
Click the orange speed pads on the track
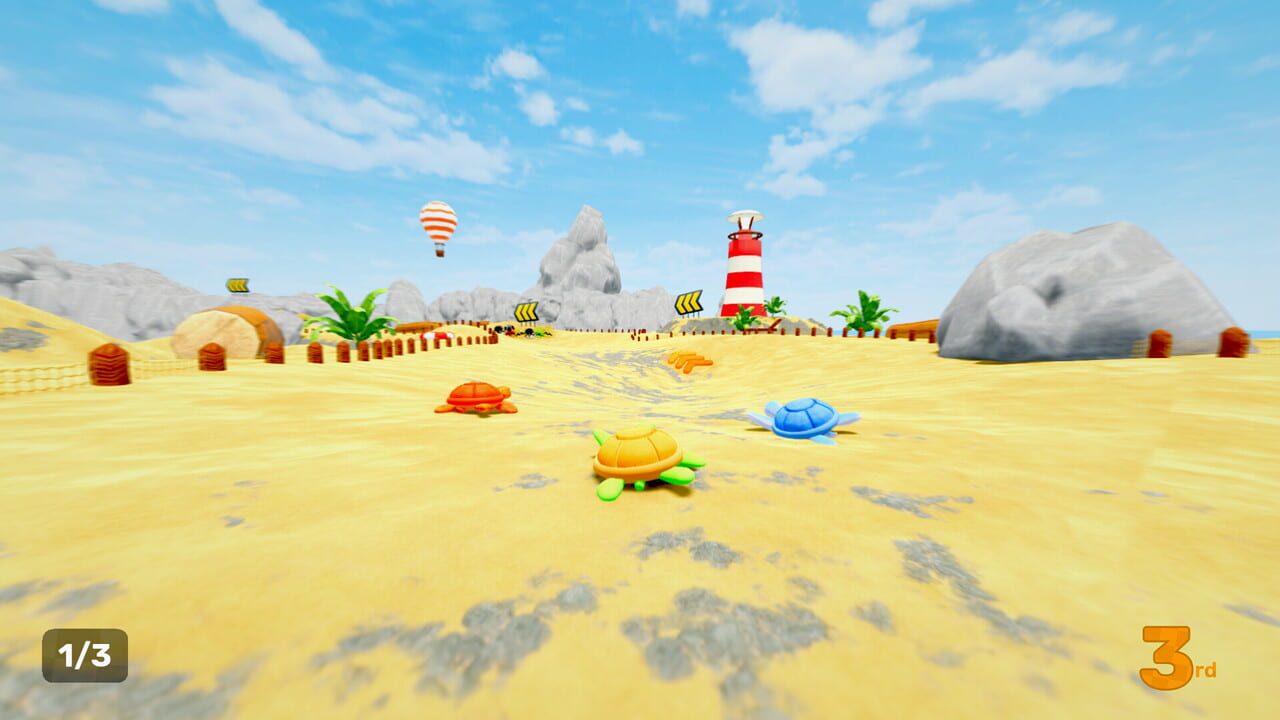688,360
